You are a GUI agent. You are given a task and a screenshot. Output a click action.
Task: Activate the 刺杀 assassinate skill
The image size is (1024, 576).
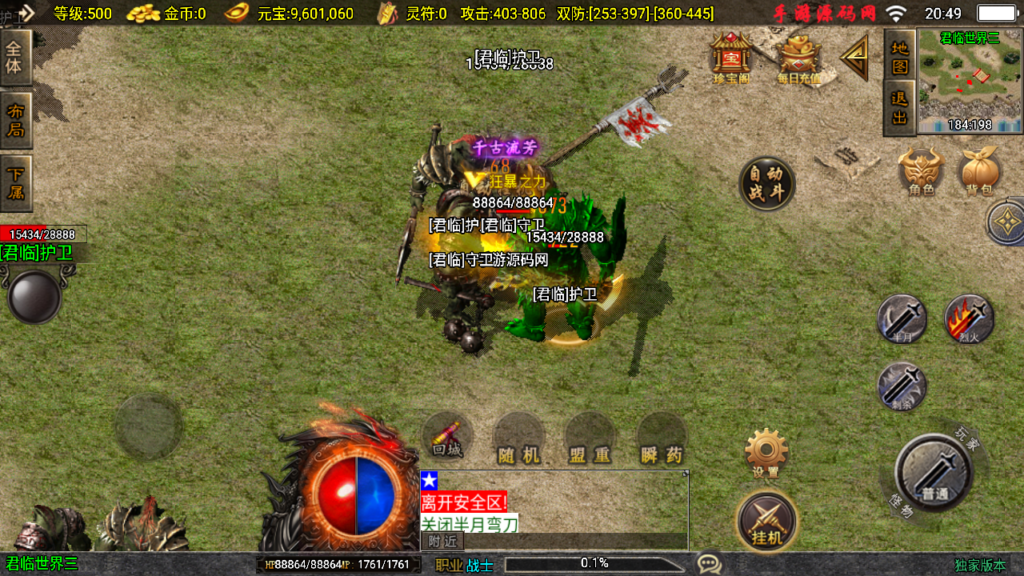click(x=902, y=386)
